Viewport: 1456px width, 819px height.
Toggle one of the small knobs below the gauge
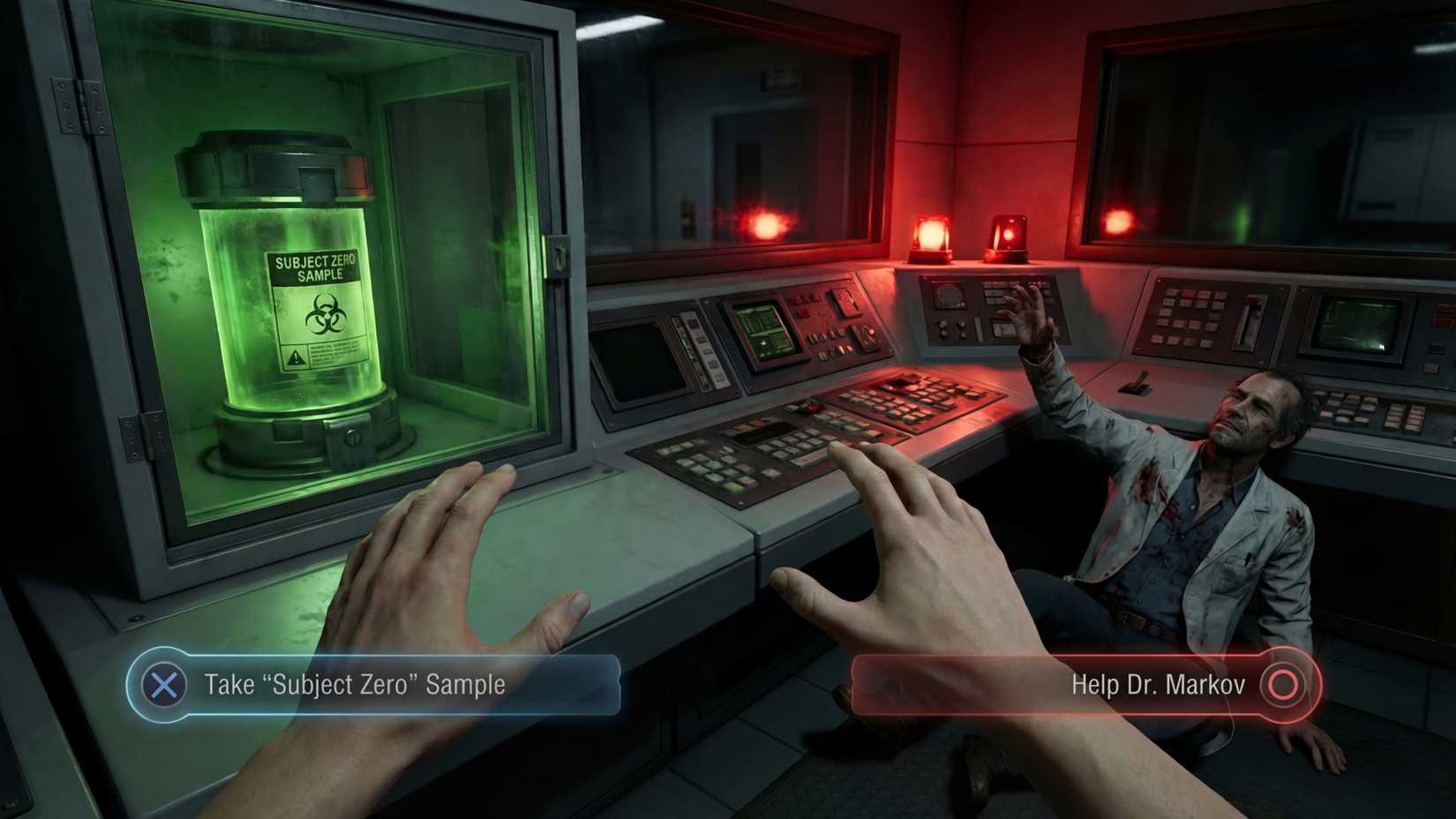944,328
